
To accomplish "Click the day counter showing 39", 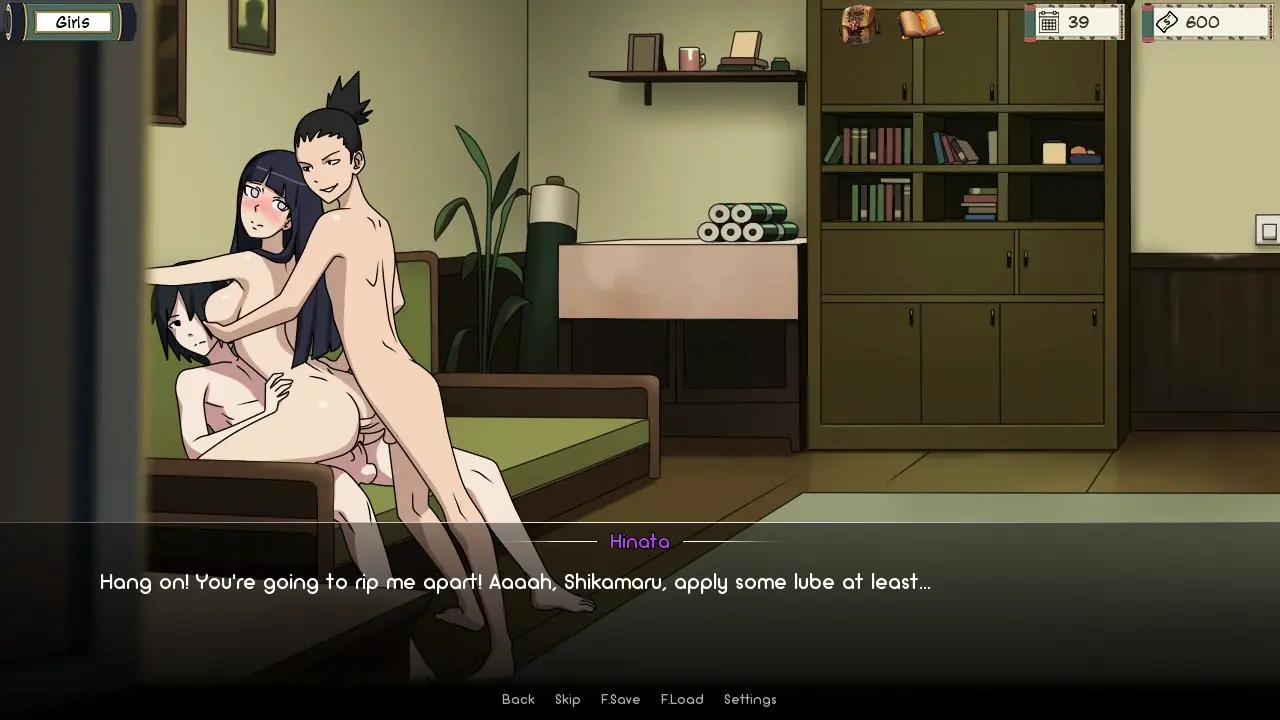I will pyautogui.click(x=1073, y=21).
